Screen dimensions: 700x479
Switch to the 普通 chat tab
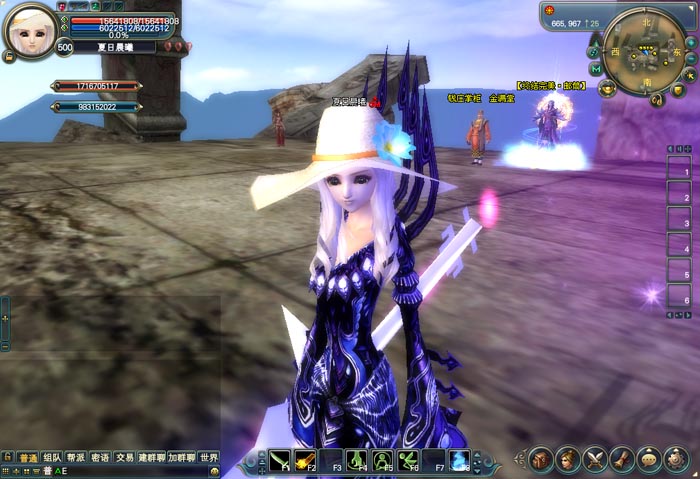coord(27,457)
